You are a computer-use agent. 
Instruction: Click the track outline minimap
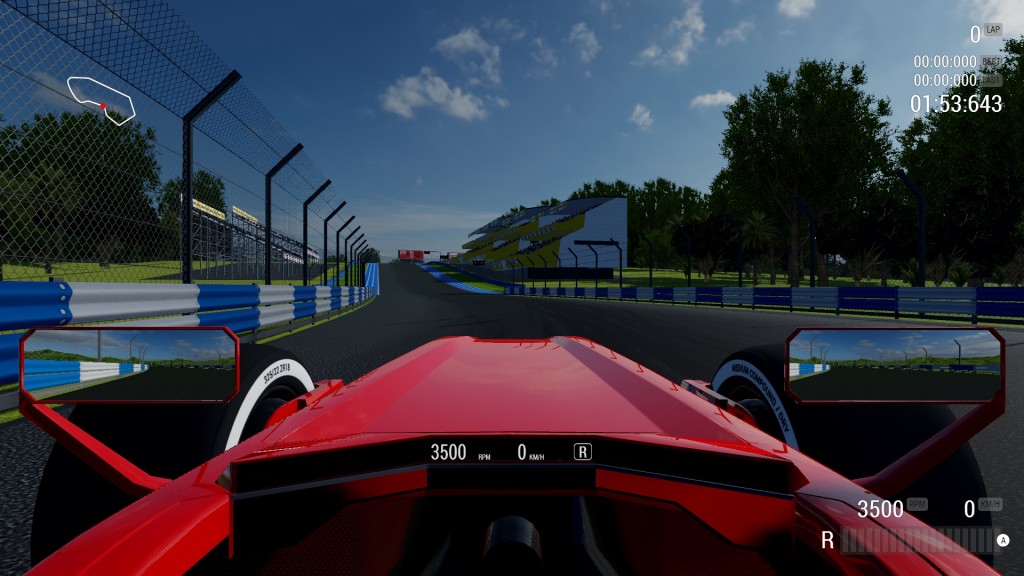[x=101, y=99]
